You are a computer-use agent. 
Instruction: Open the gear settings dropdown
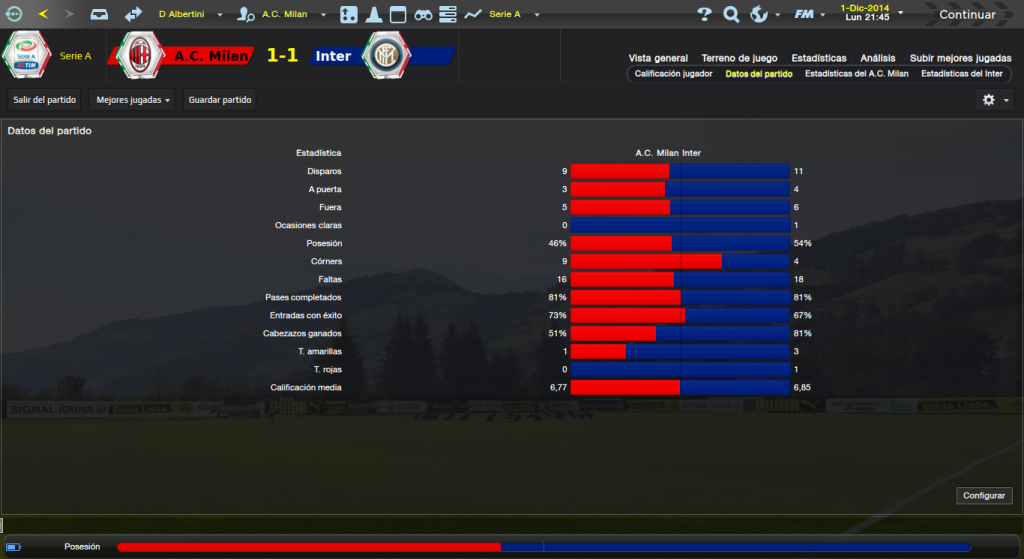click(994, 100)
